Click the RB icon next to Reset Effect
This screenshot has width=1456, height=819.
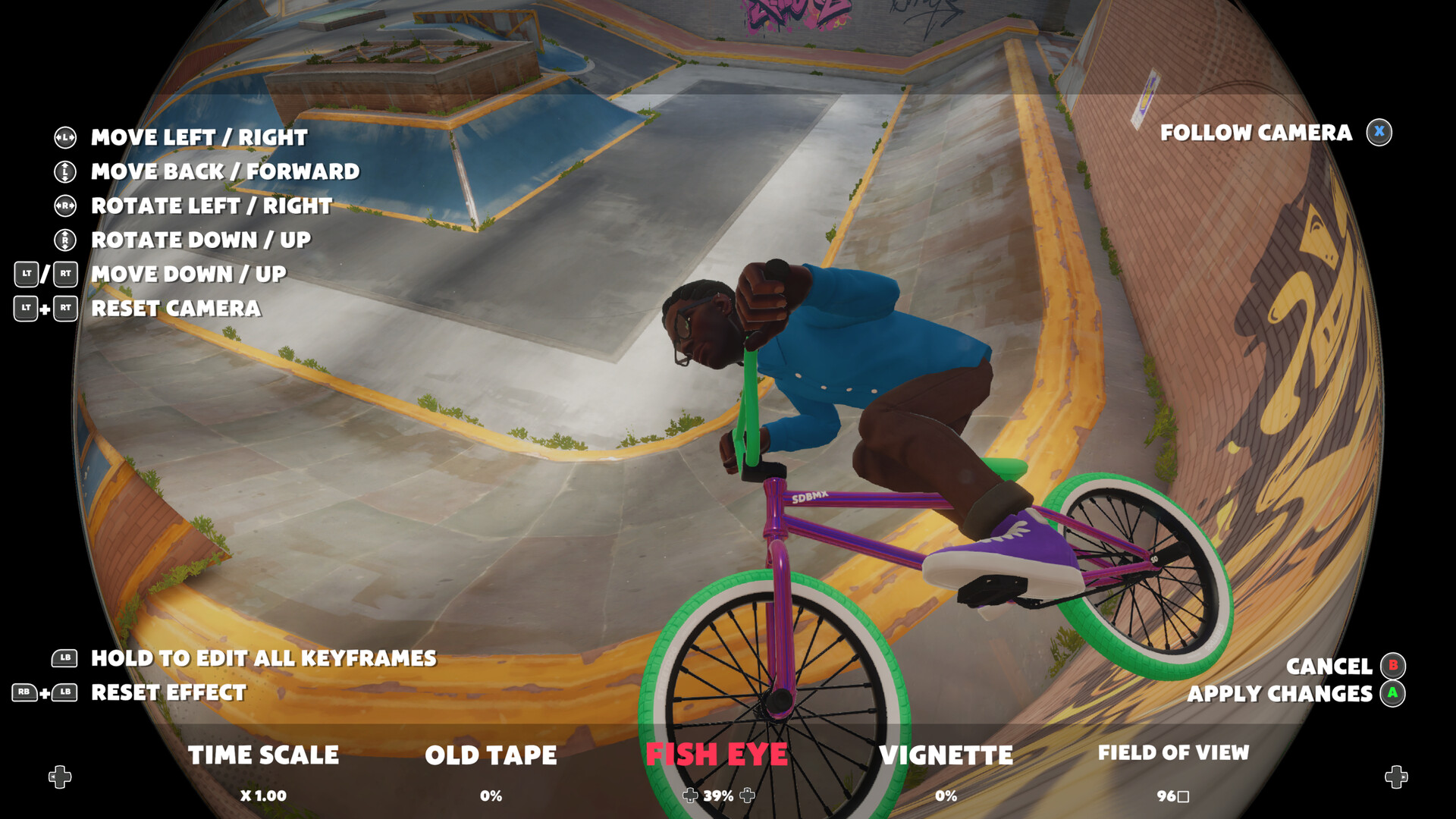point(25,692)
